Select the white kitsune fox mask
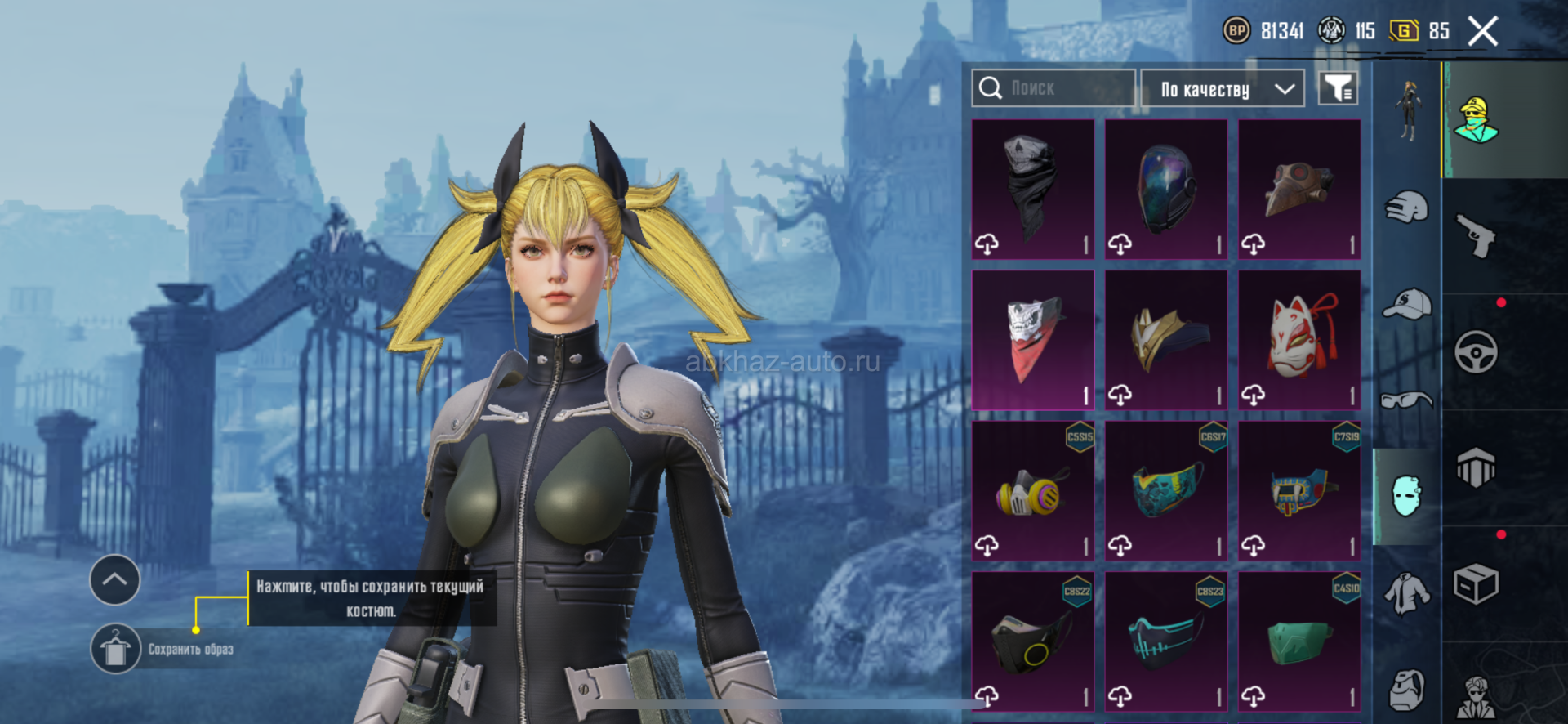The image size is (1568, 724). coord(1299,340)
